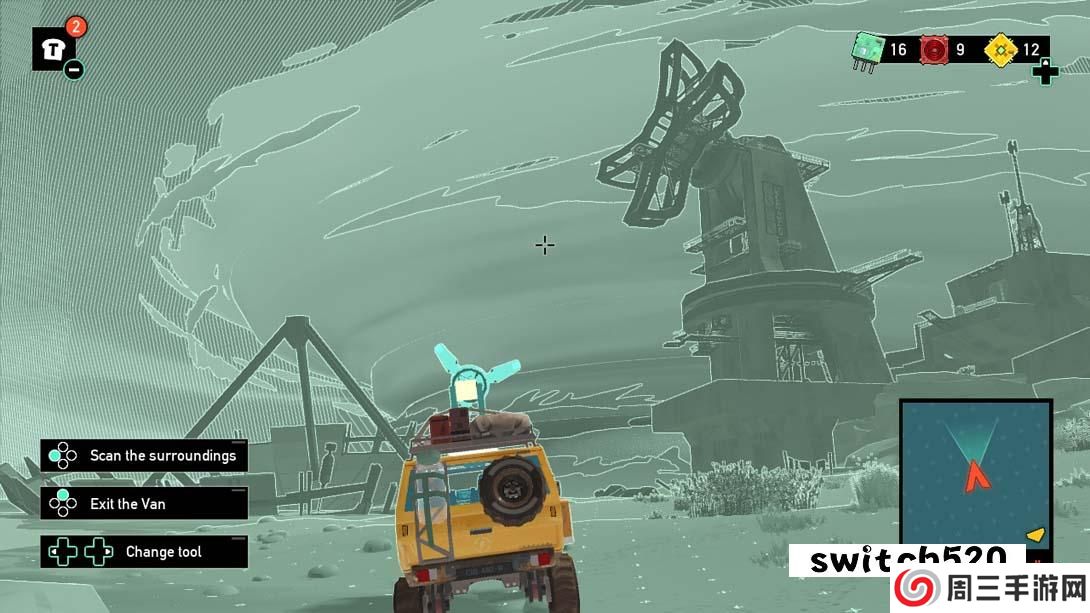Click the green circuit board resource icon
The height and width of the screenshot is (613, 1090).
point(865,49)
